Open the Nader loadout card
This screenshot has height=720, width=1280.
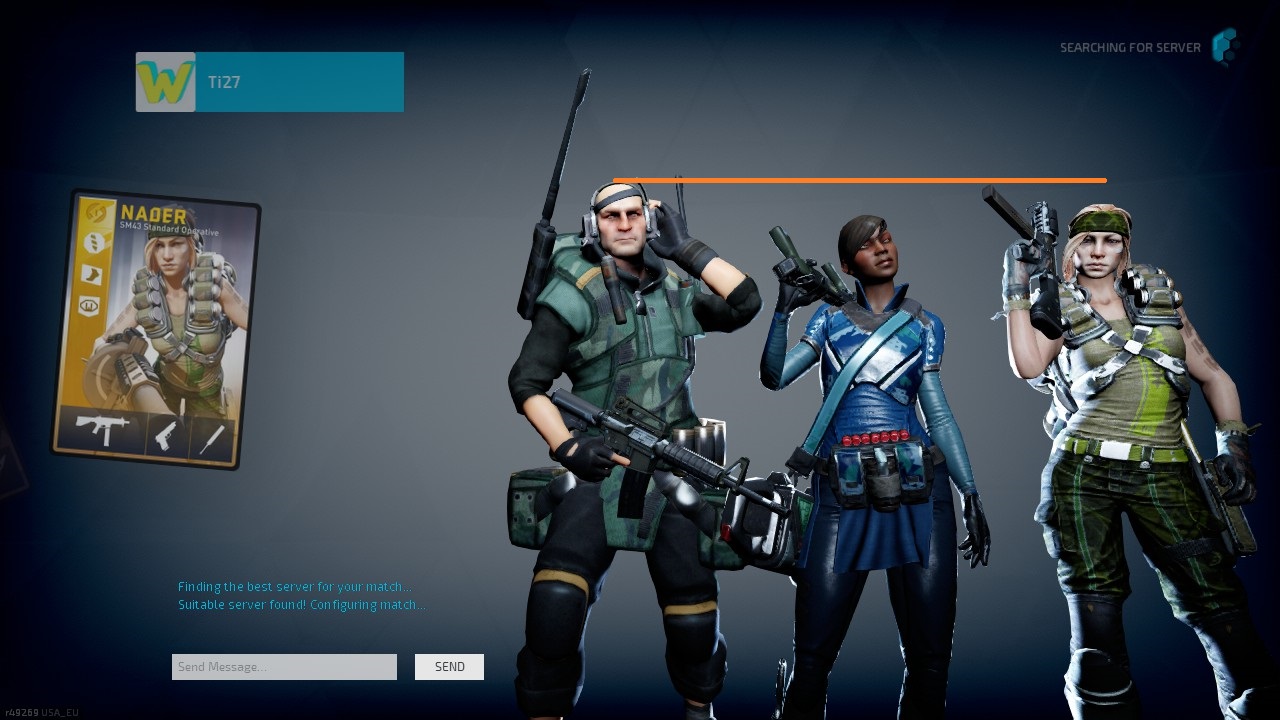(x=155, y=330)
